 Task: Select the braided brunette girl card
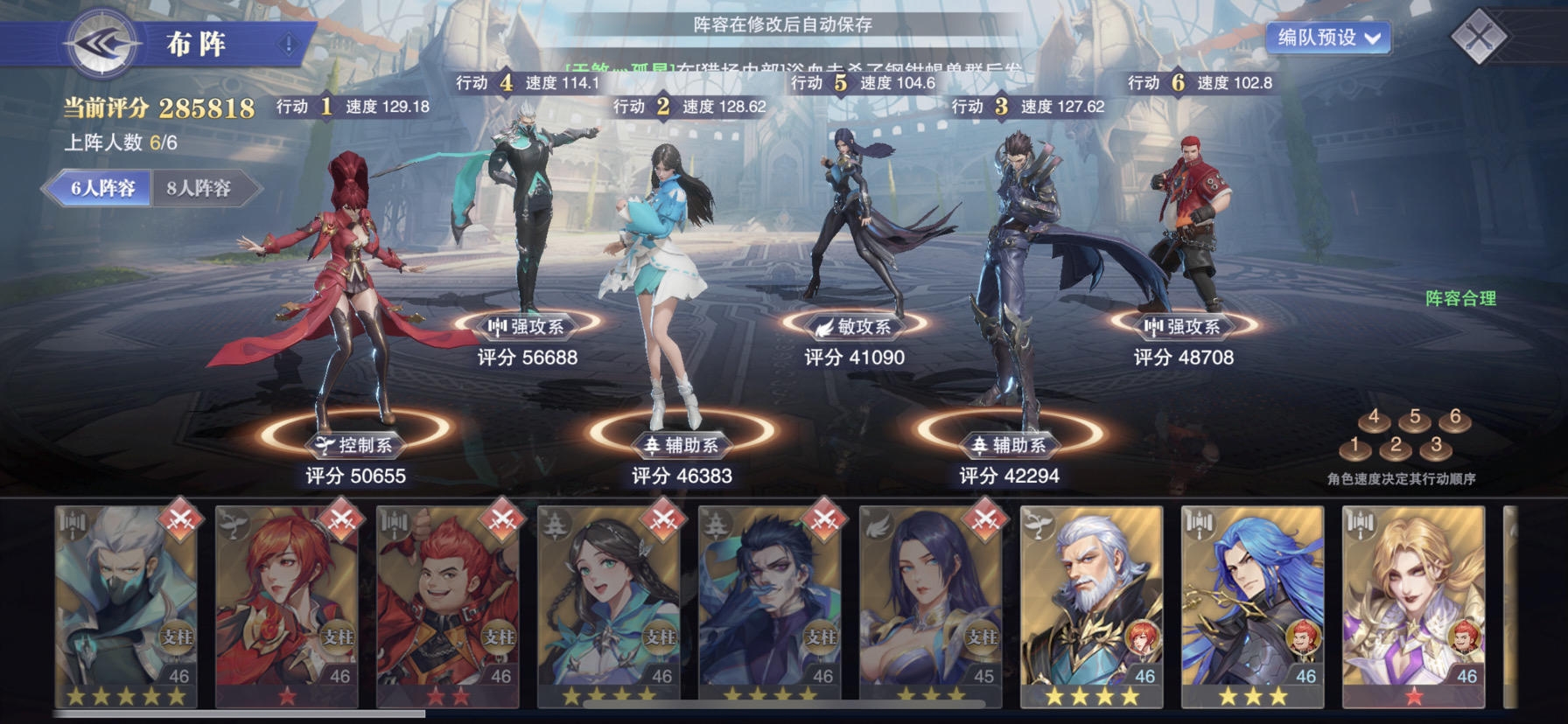point(609,605)
